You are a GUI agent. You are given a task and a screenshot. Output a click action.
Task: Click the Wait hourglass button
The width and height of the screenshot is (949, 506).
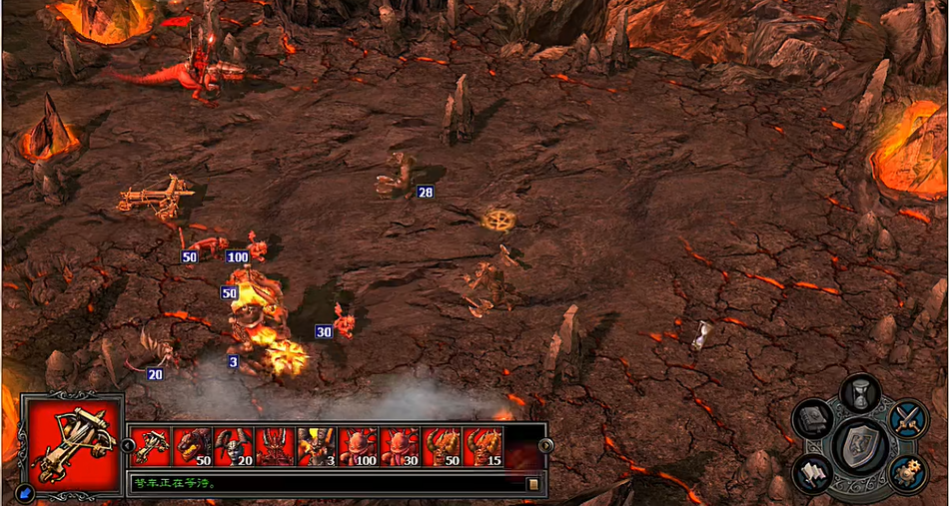[859, 393]
